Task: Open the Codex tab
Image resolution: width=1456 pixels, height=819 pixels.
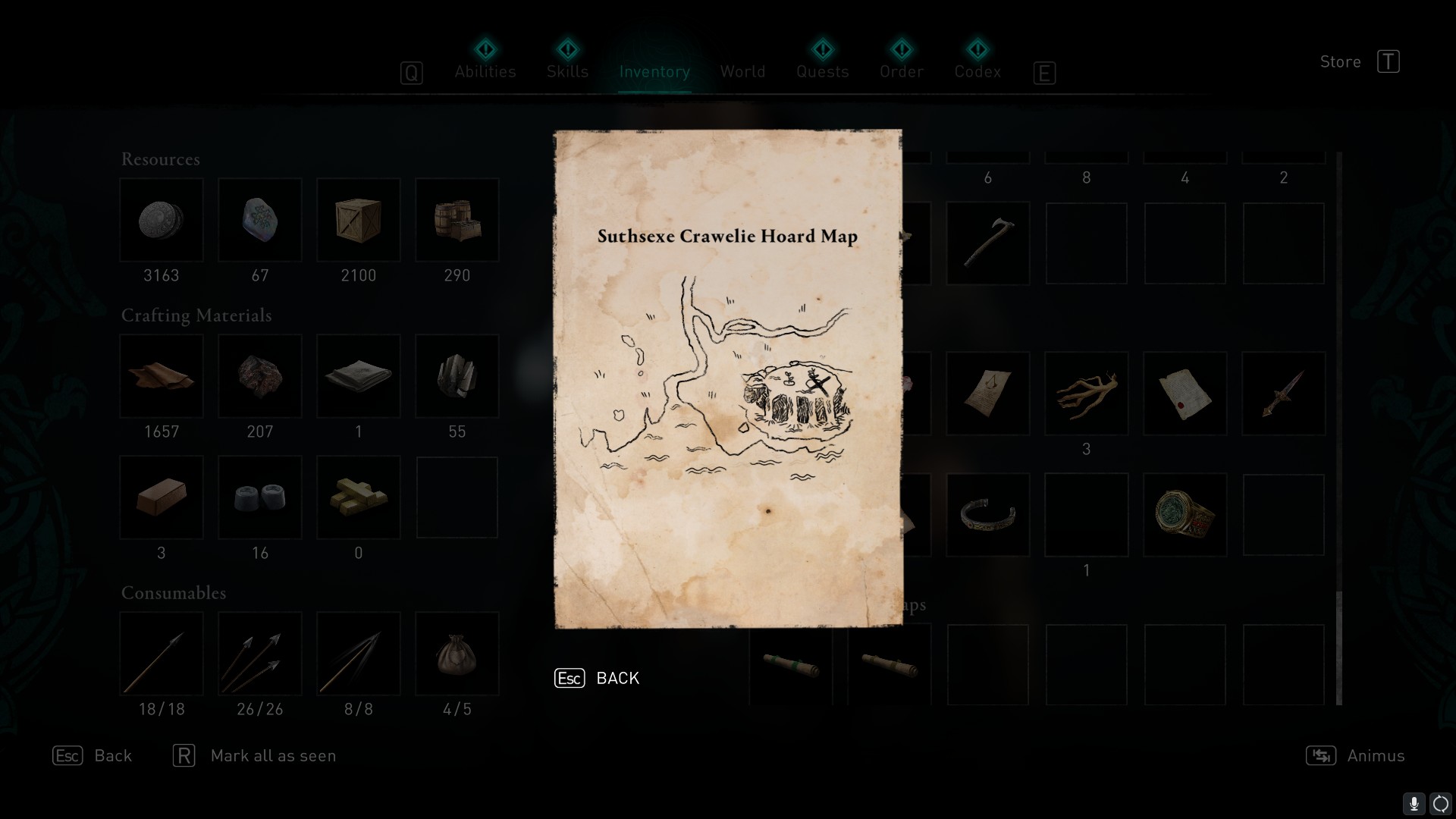Action: pos(977,71)
